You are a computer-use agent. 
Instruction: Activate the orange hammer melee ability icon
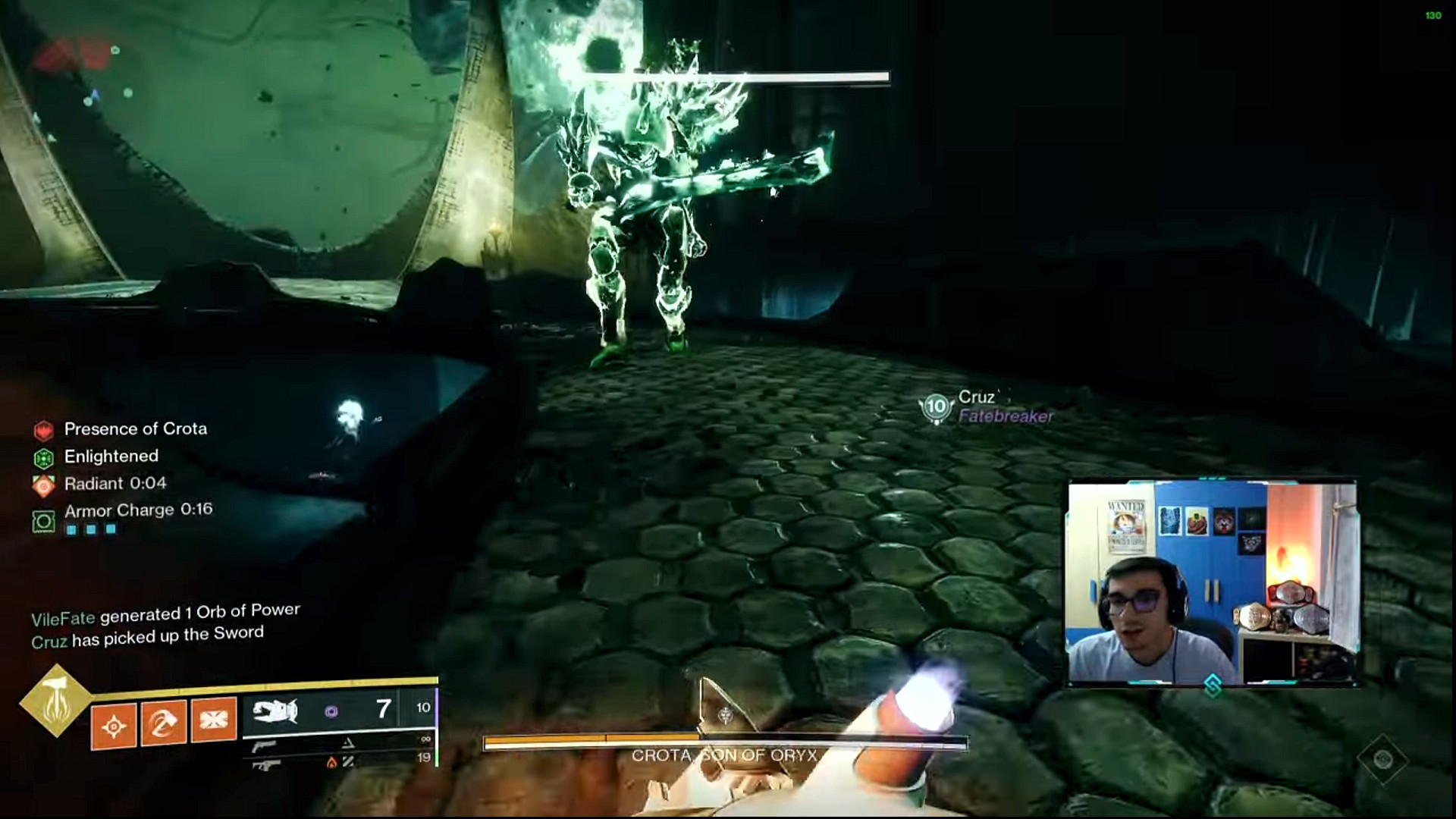click(x=163, y=723)
